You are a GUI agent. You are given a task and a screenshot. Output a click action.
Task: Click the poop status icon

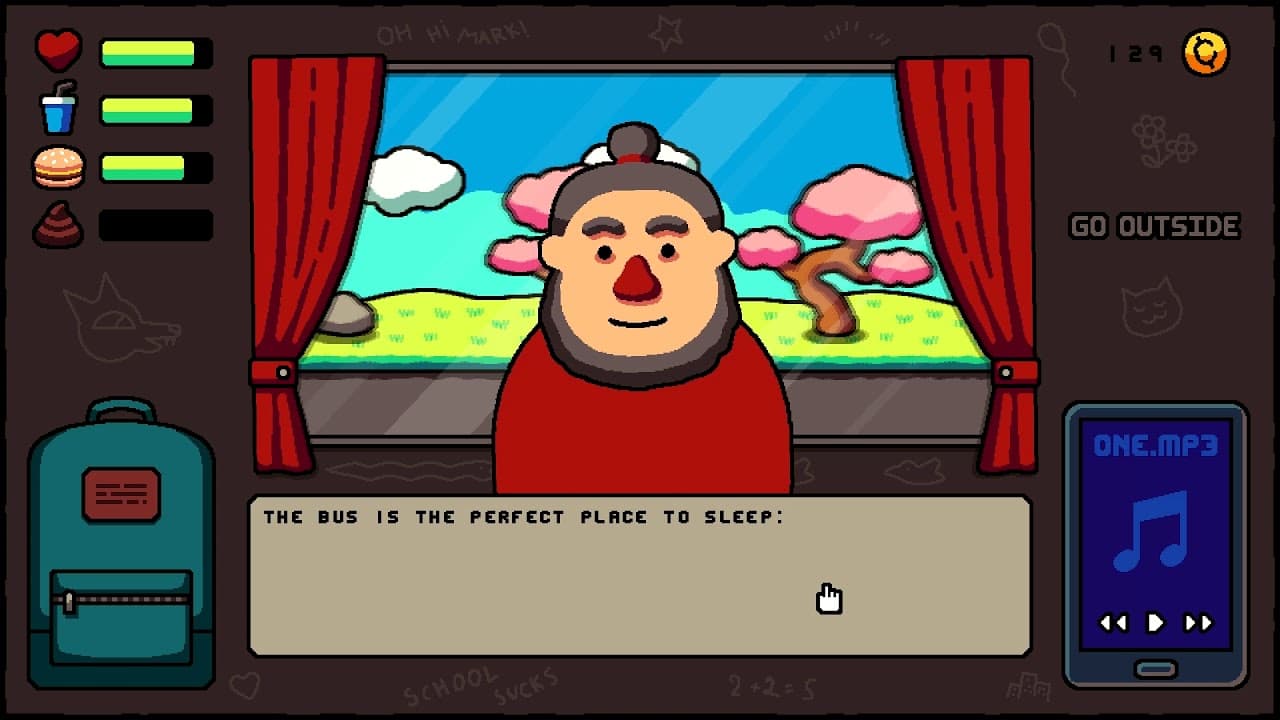coord(56,222)
